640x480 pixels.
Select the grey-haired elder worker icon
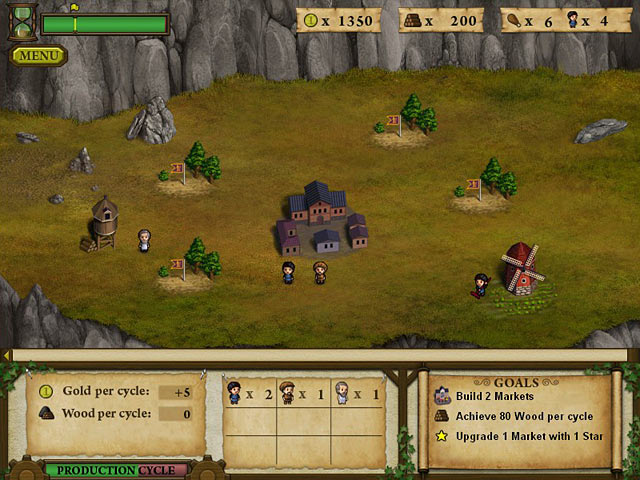coord(341,393)
